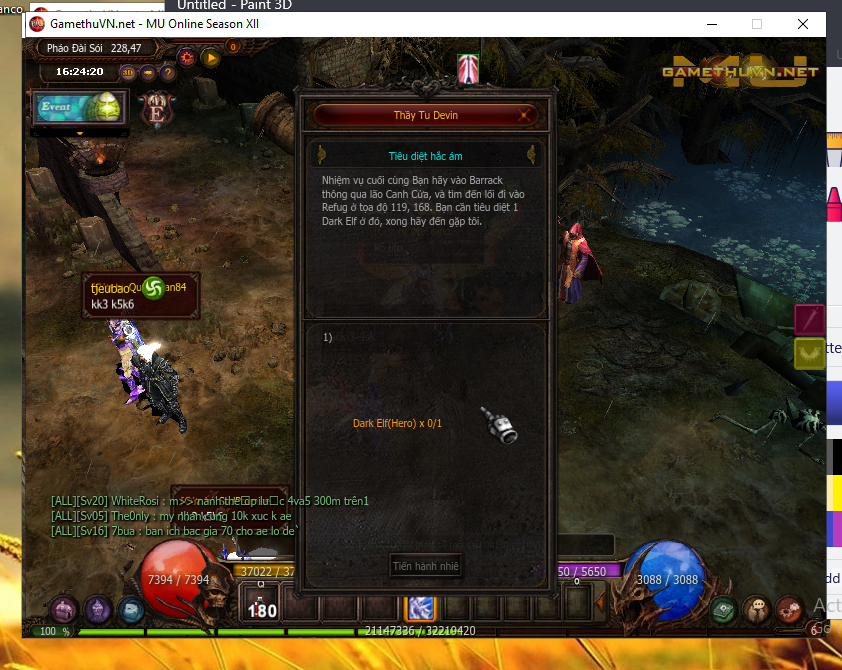This screenshot has height=670, width=842.
Task: Open the question mark help button
Action: tap(167, 72)
